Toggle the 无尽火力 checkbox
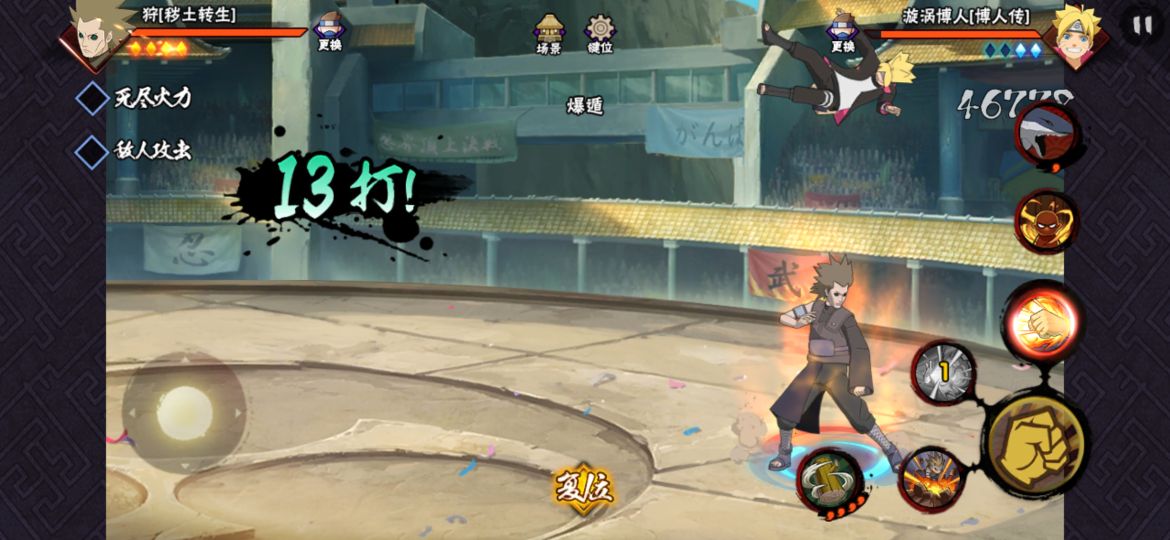This screenshot has width=1170, height=540. pos(92,98)
